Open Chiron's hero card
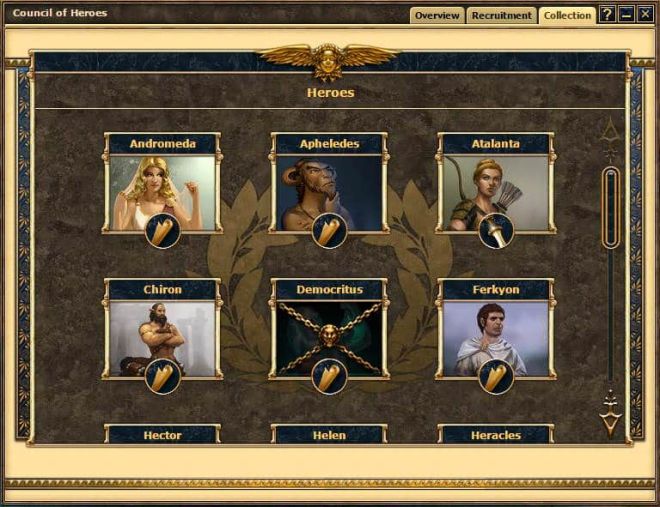 [x=161, y=336]
